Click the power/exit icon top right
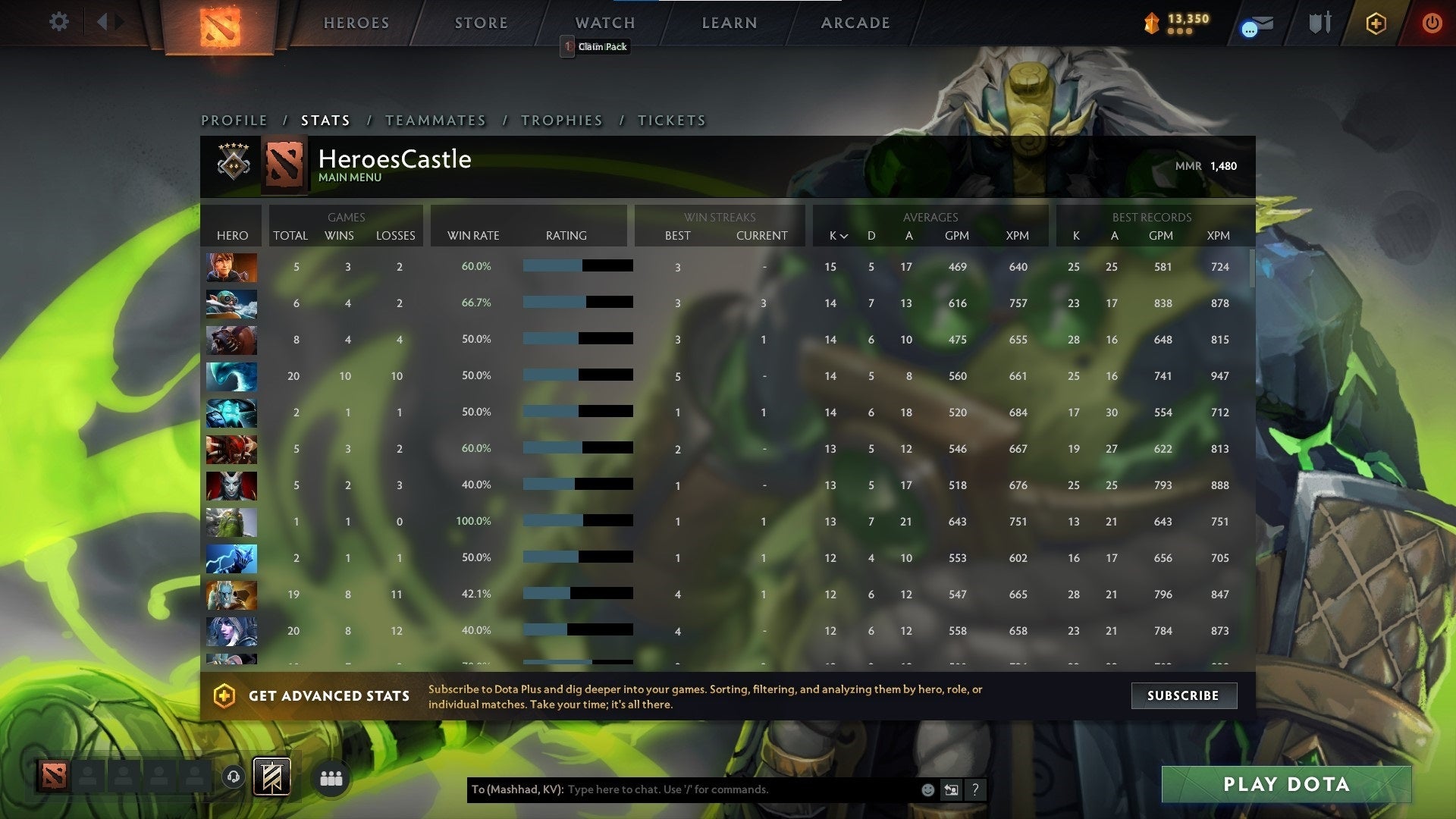 coord(1432,24)
